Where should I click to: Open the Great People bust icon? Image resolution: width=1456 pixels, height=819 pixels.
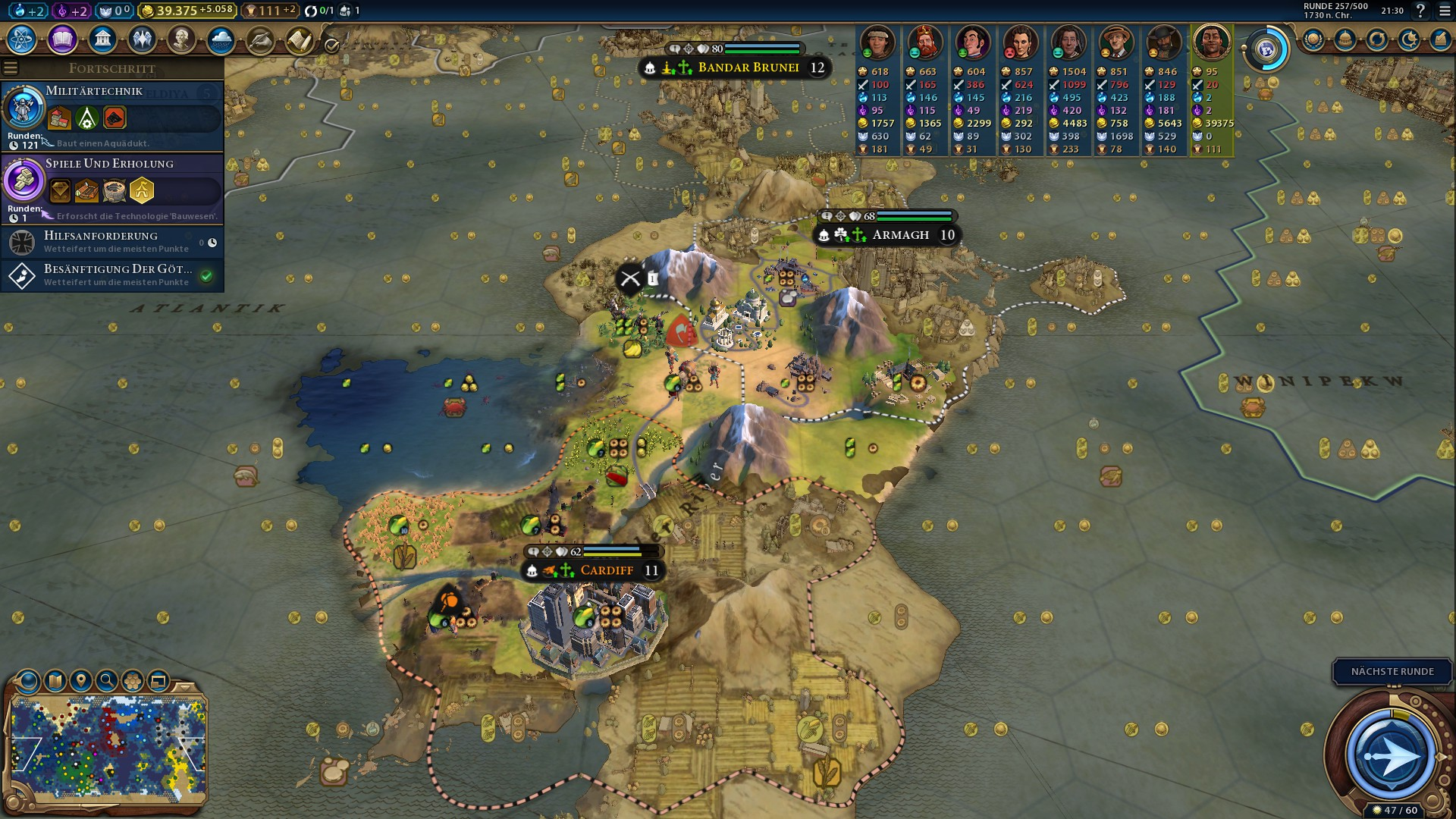[181, 39]
